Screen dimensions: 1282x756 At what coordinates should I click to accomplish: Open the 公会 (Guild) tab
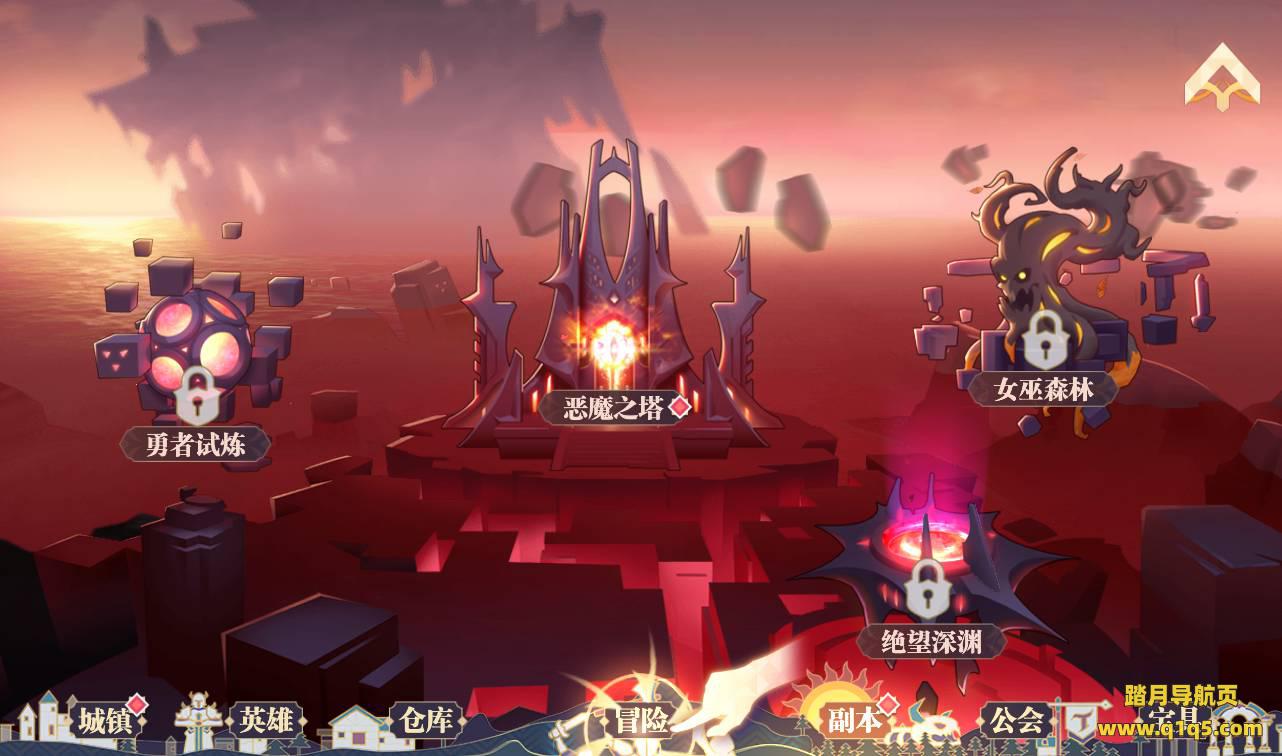pyautogui.click(x=1017, y=720)
